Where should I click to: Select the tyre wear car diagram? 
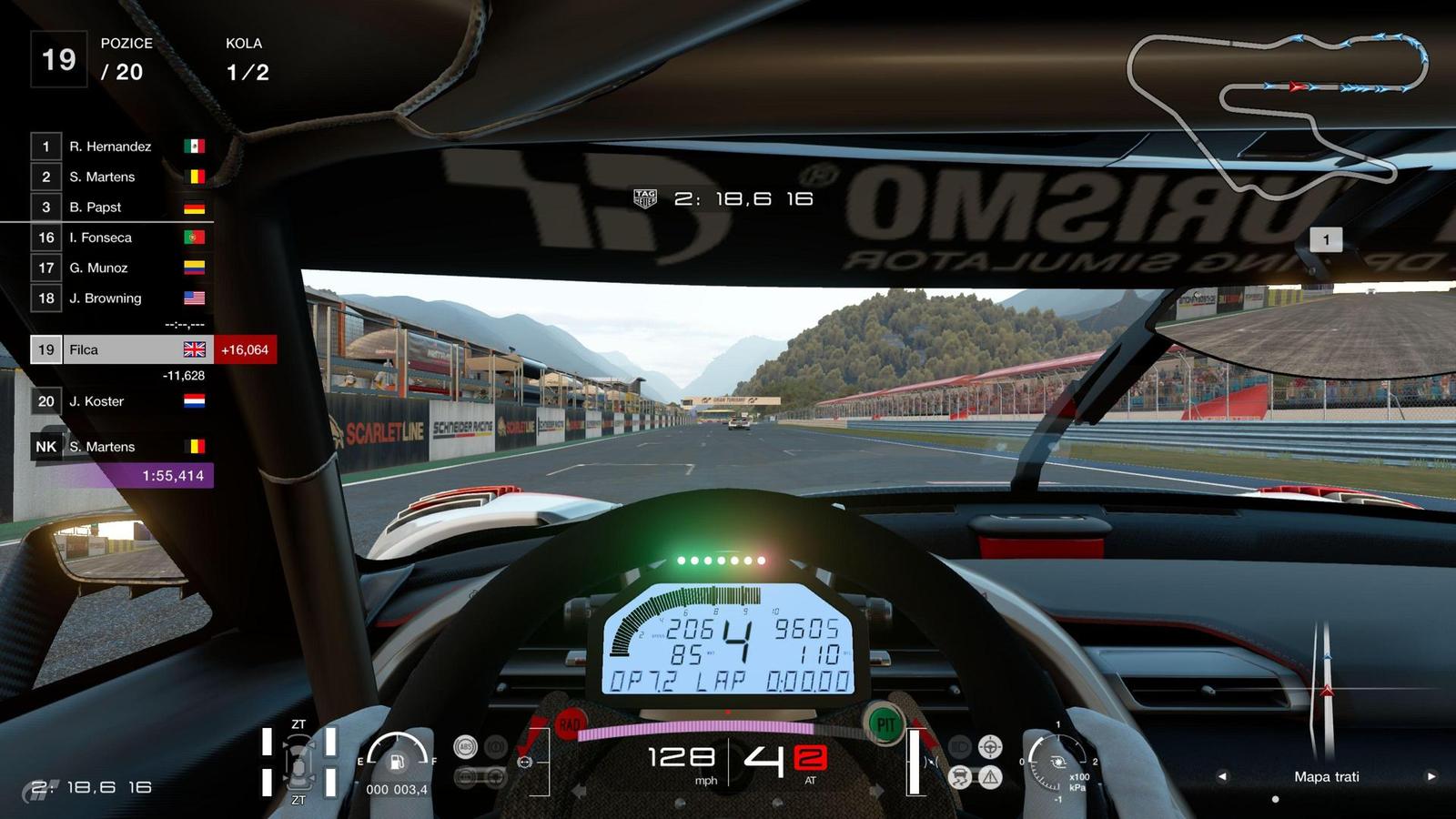pyautogui.click(x=298, y=762)
